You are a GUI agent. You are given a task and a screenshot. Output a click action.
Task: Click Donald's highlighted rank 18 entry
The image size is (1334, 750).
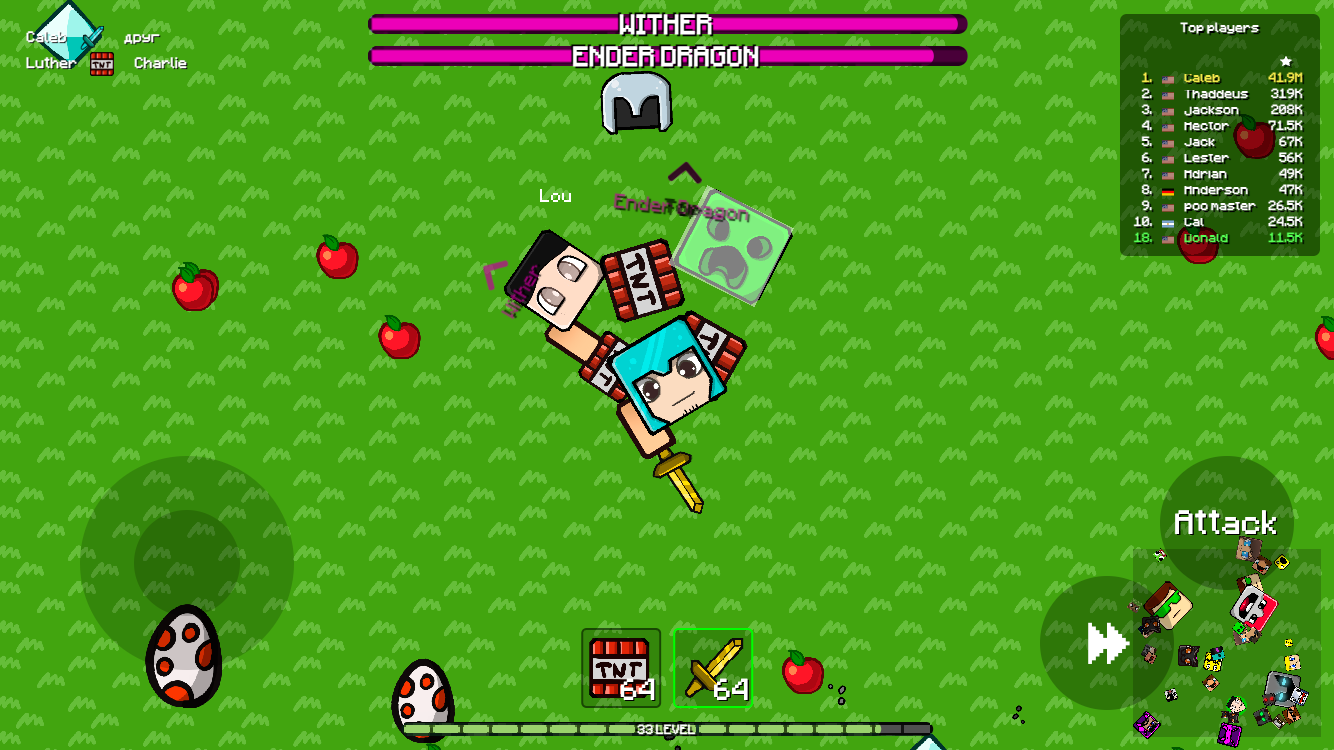[1208, 238]
